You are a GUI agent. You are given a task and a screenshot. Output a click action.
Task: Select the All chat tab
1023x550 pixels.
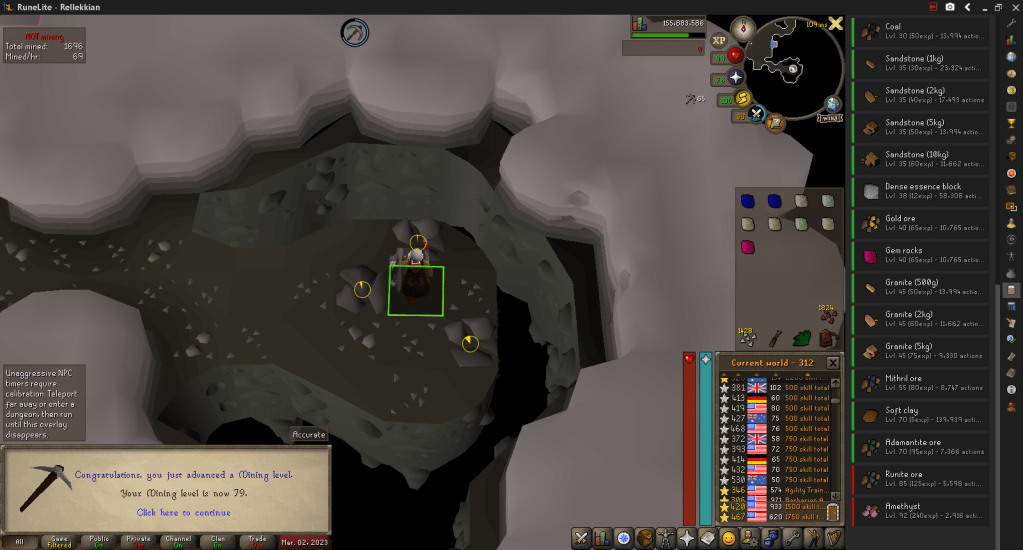point(19,541)
